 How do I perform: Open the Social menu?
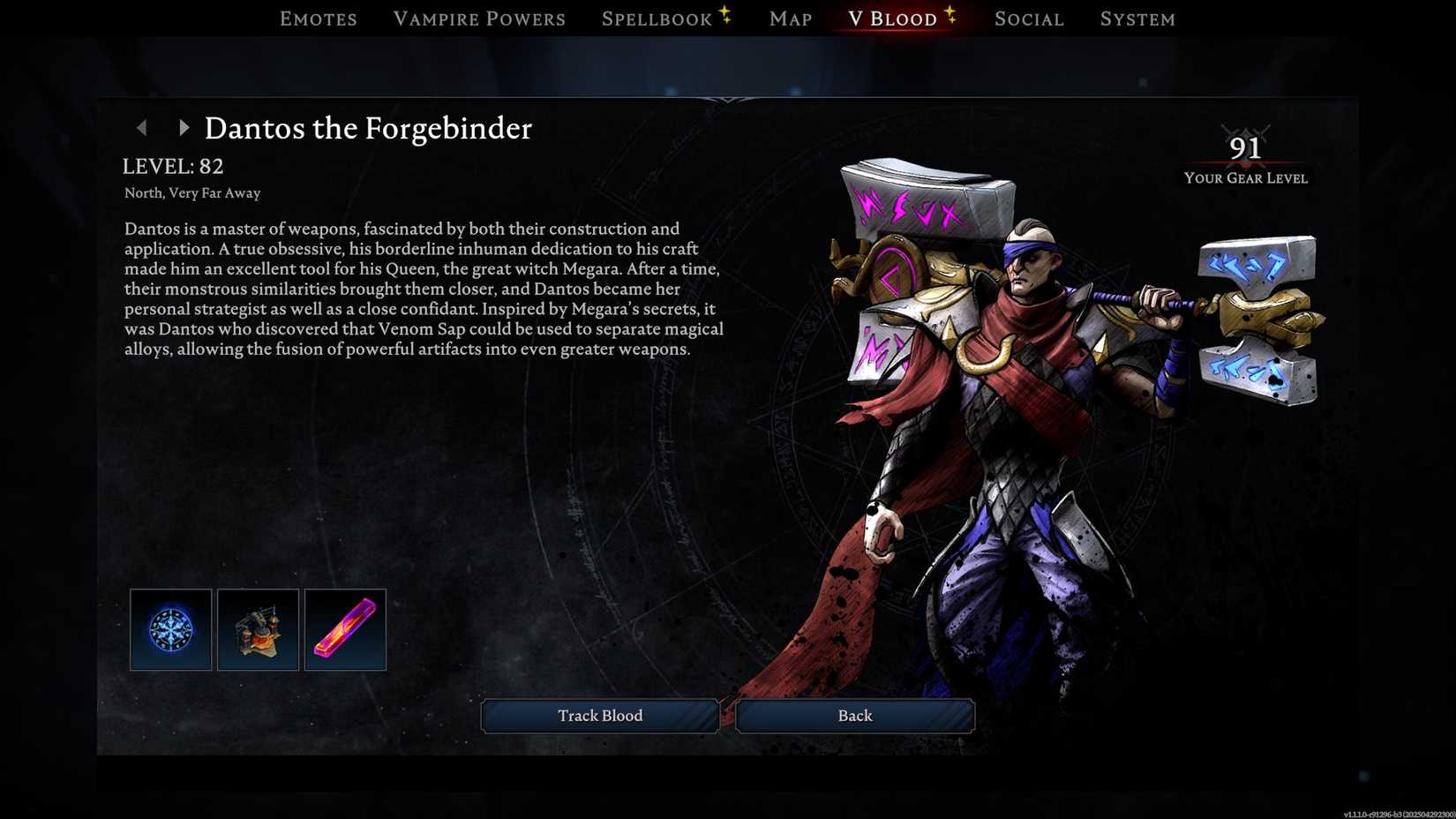(1029, 18)
